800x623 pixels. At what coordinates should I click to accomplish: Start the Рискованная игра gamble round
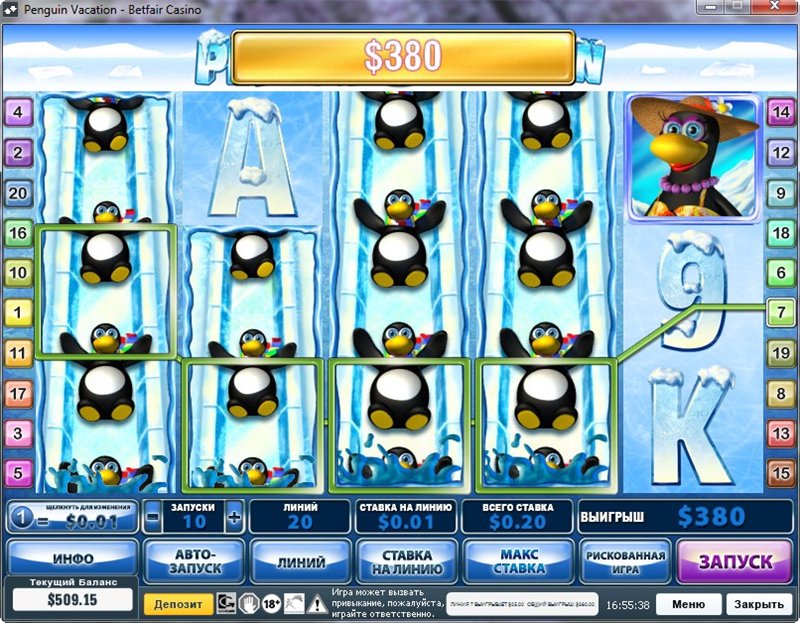click(x=625, y=561)
